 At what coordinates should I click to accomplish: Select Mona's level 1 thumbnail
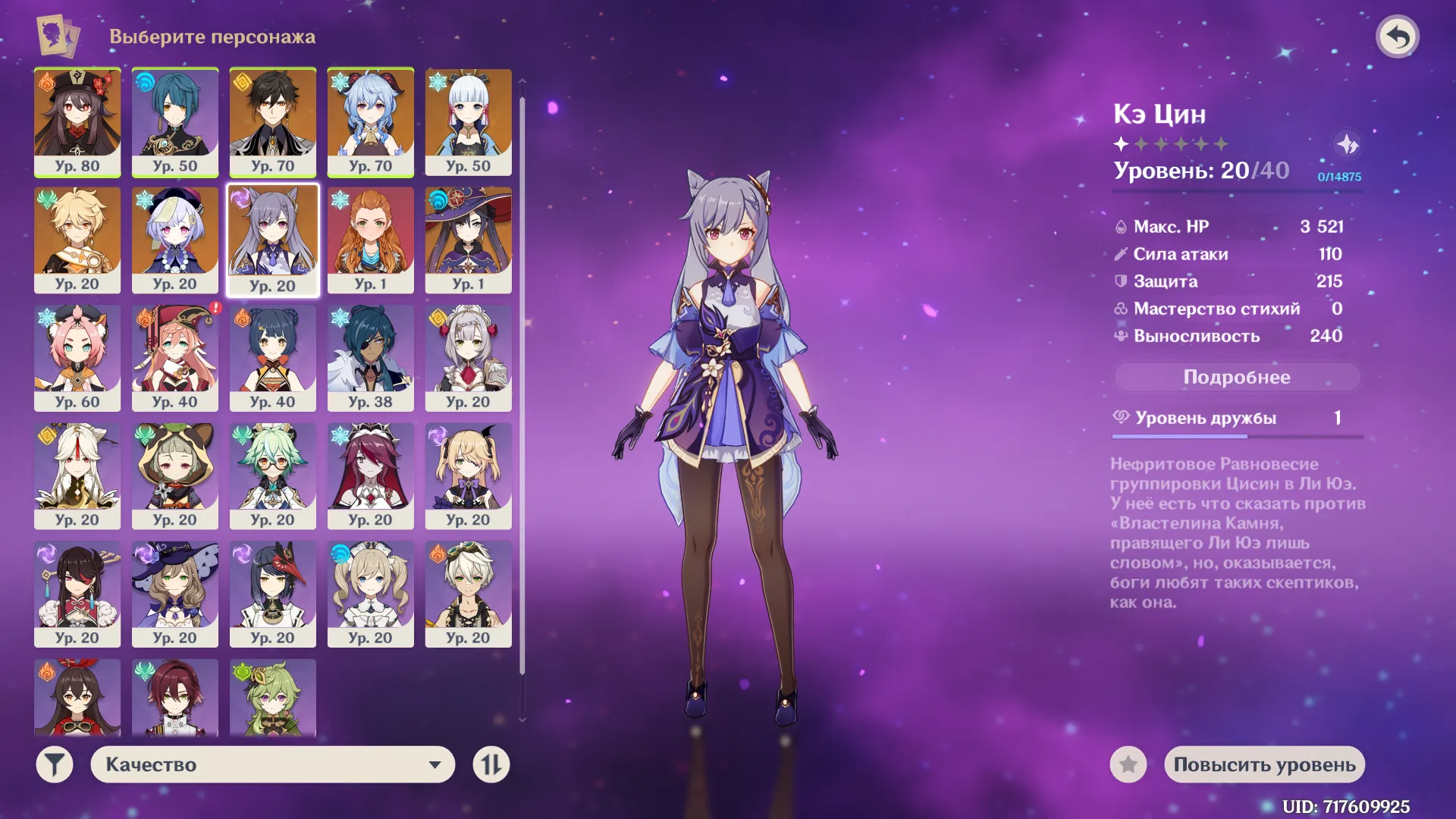click(468, 241)
